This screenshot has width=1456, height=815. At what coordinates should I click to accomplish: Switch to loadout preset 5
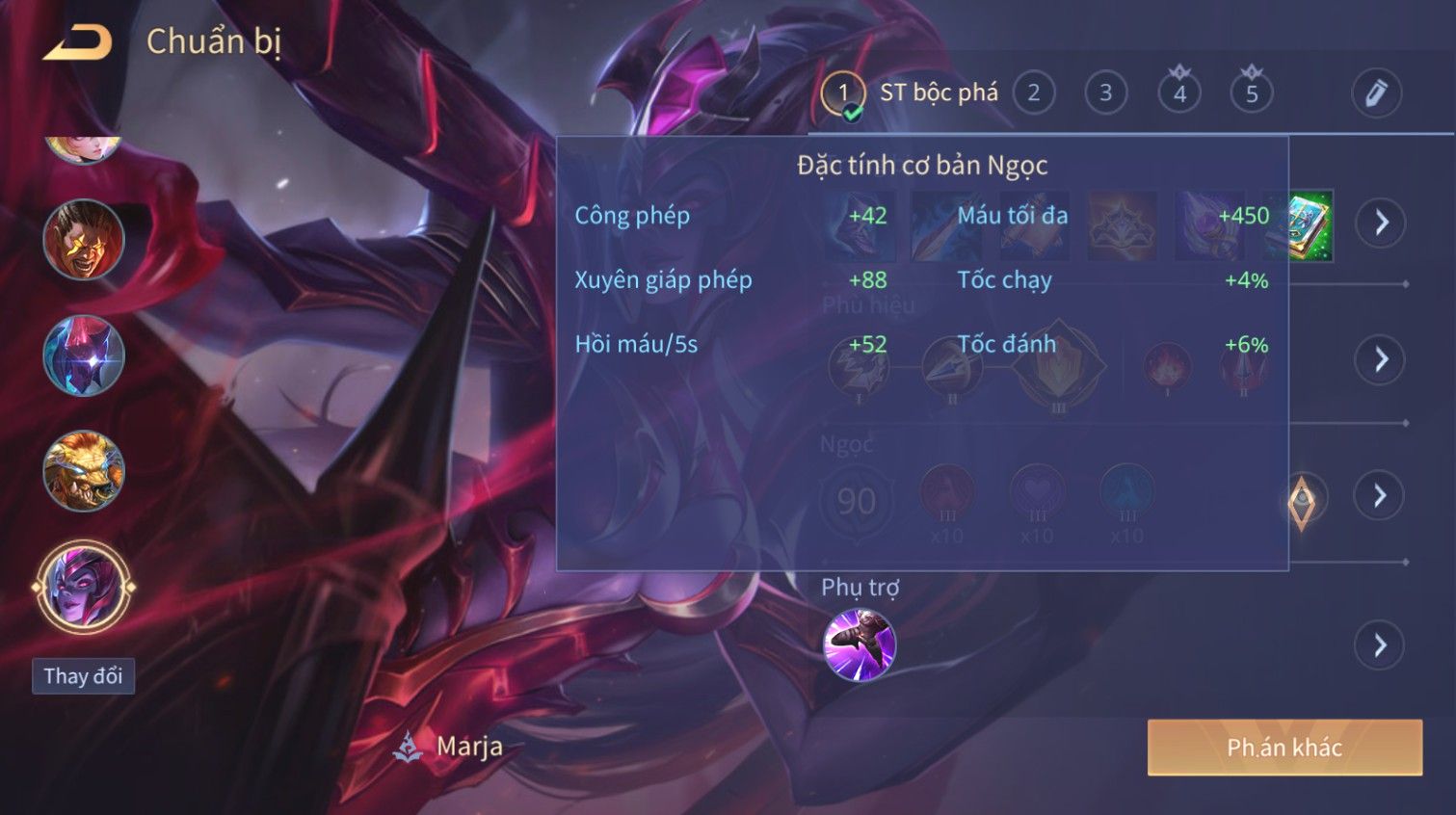pyautogui.click(x=1252, y=93)
